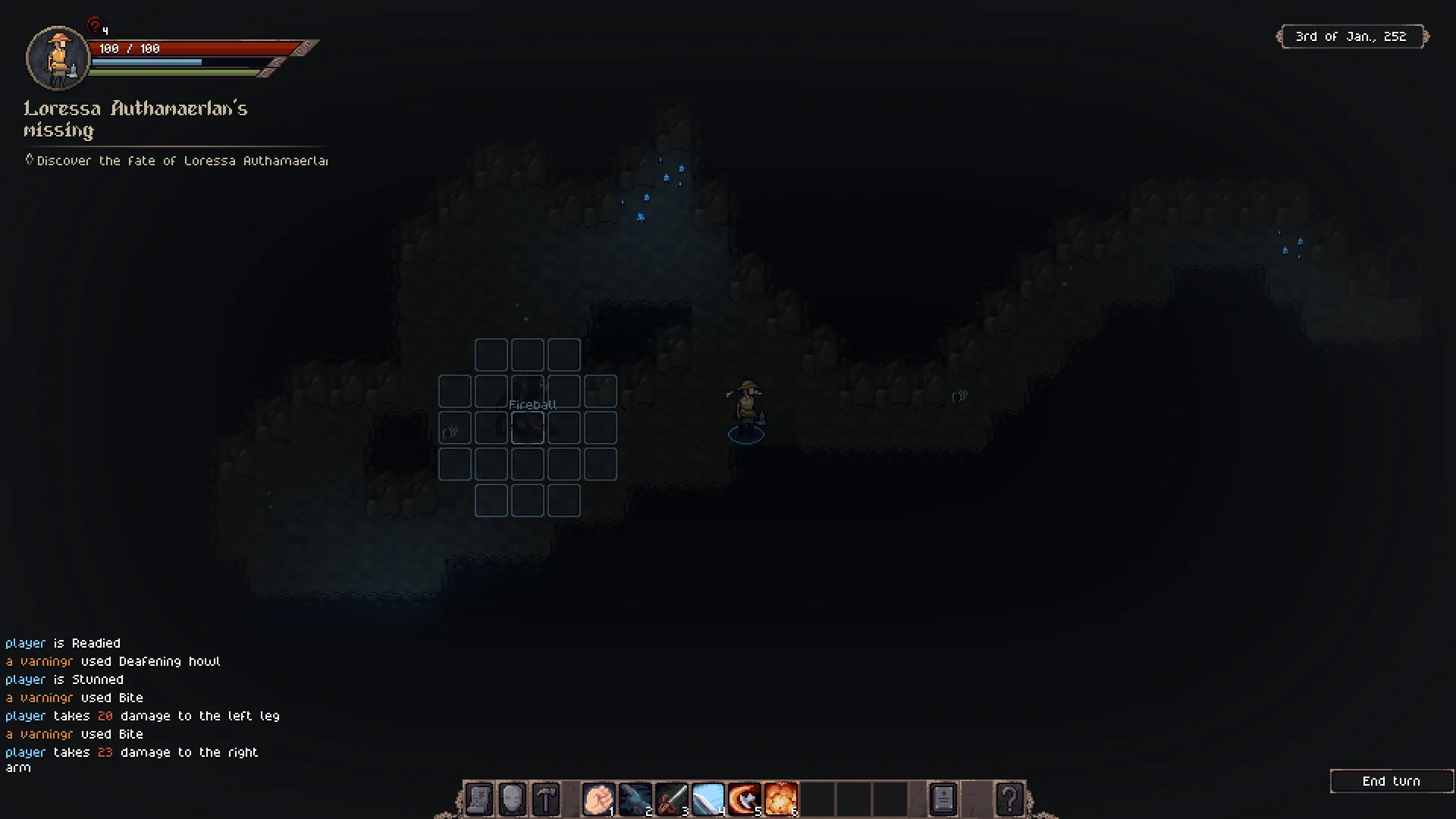Viewport: 1456px width, 819px height.
Task: Open the journal book icon
Action: 943,799
